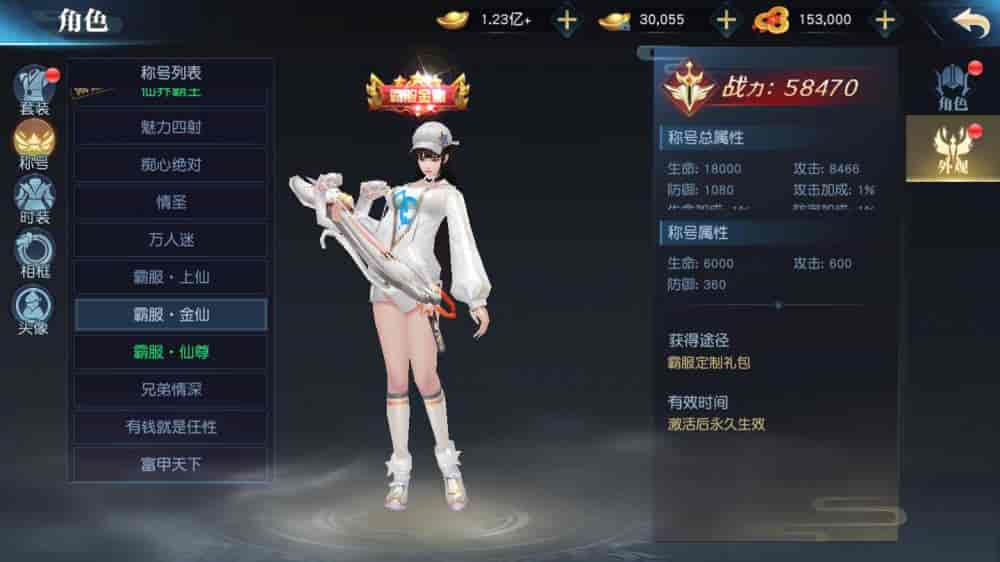1000x562 pixels.
Task: Open the 头像 avatar tab
Action: pos(35,308)
